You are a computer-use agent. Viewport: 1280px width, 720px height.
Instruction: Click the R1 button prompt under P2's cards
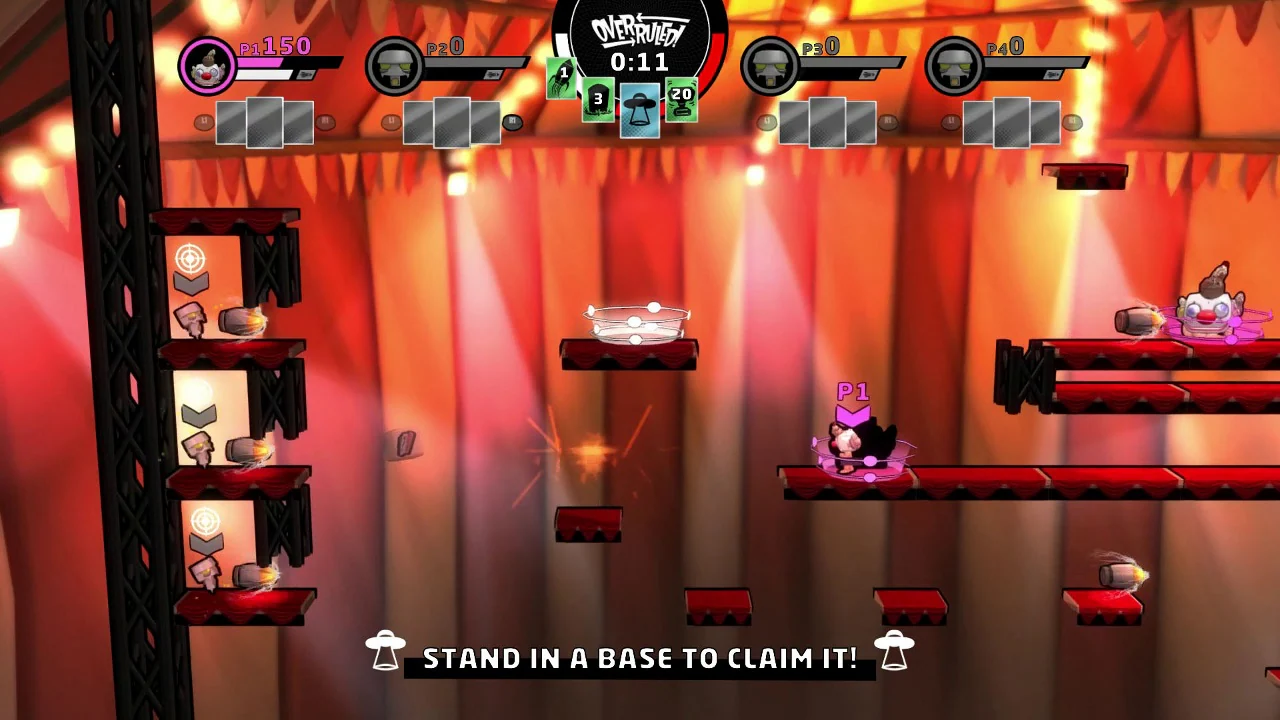pos(512,120)
